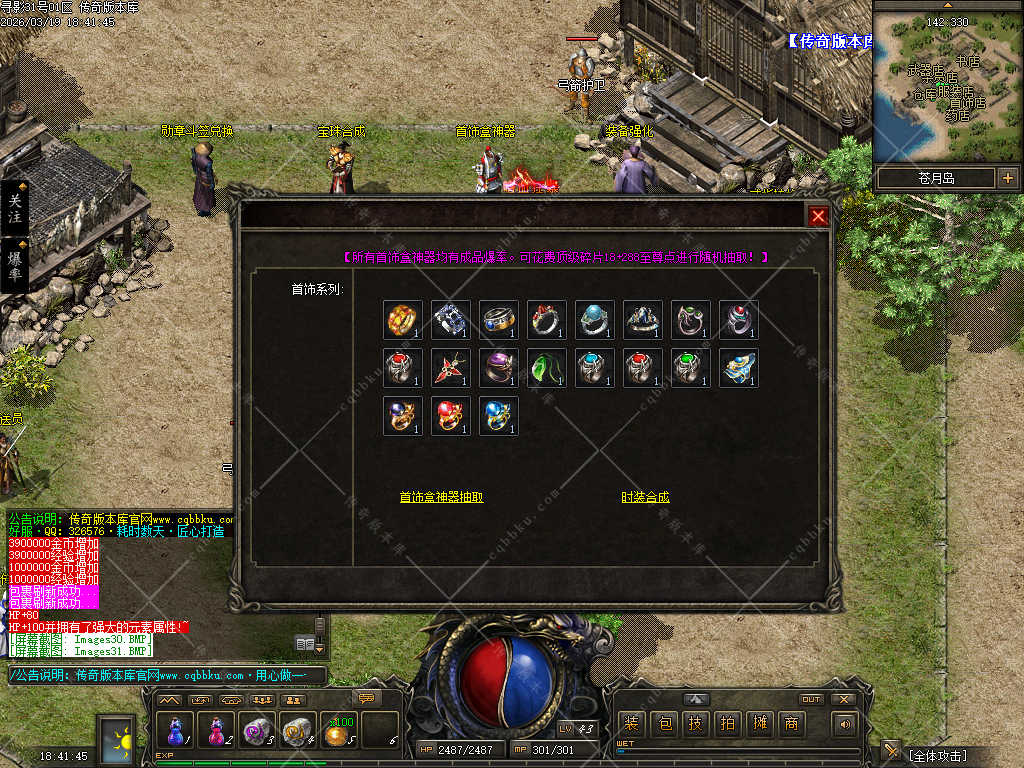Use the red potion in hotbar slot 2
This screenshot has height=768, width=1024.
click(216, 731)
